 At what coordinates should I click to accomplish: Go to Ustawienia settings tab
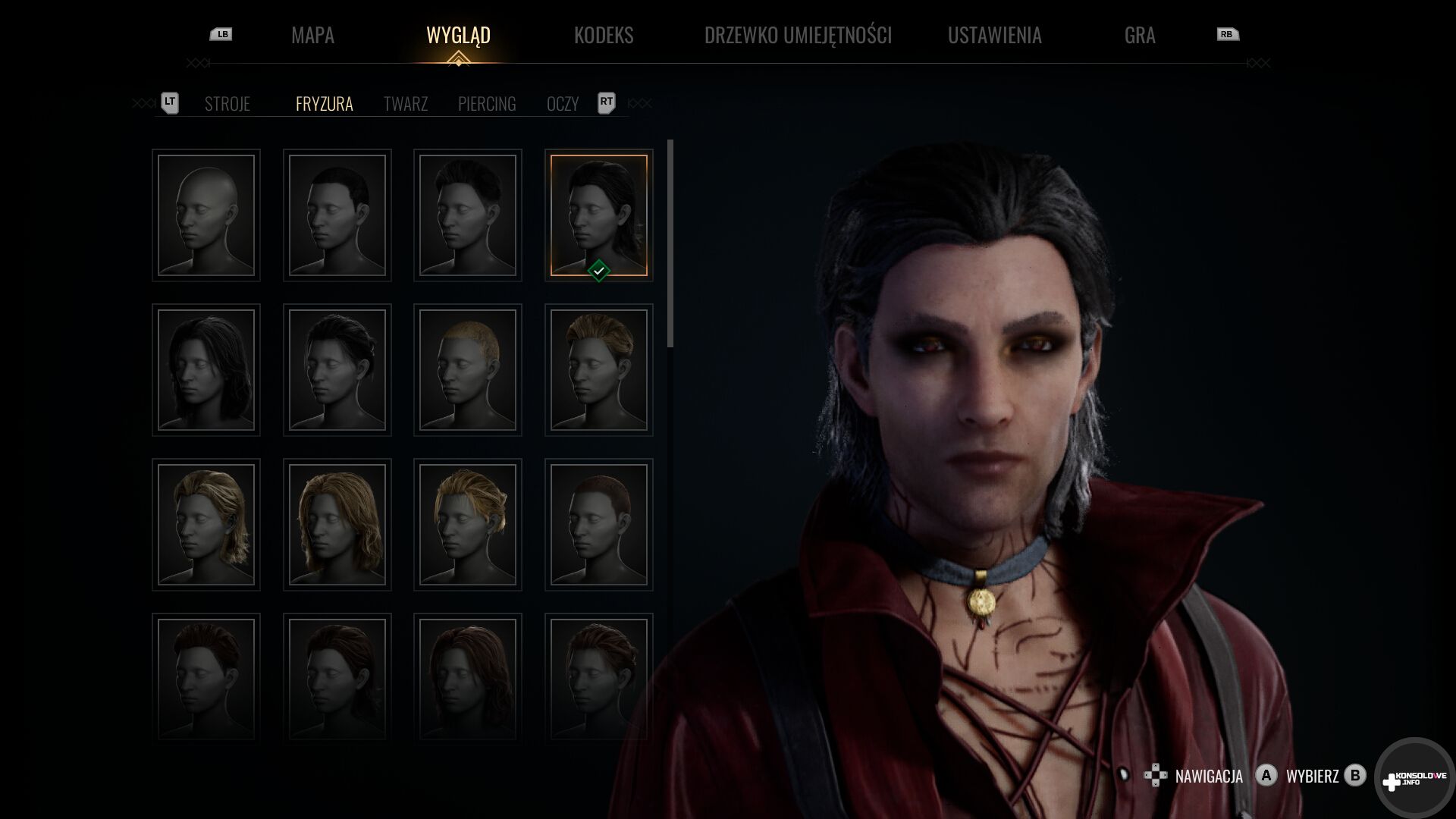[994, 35]
